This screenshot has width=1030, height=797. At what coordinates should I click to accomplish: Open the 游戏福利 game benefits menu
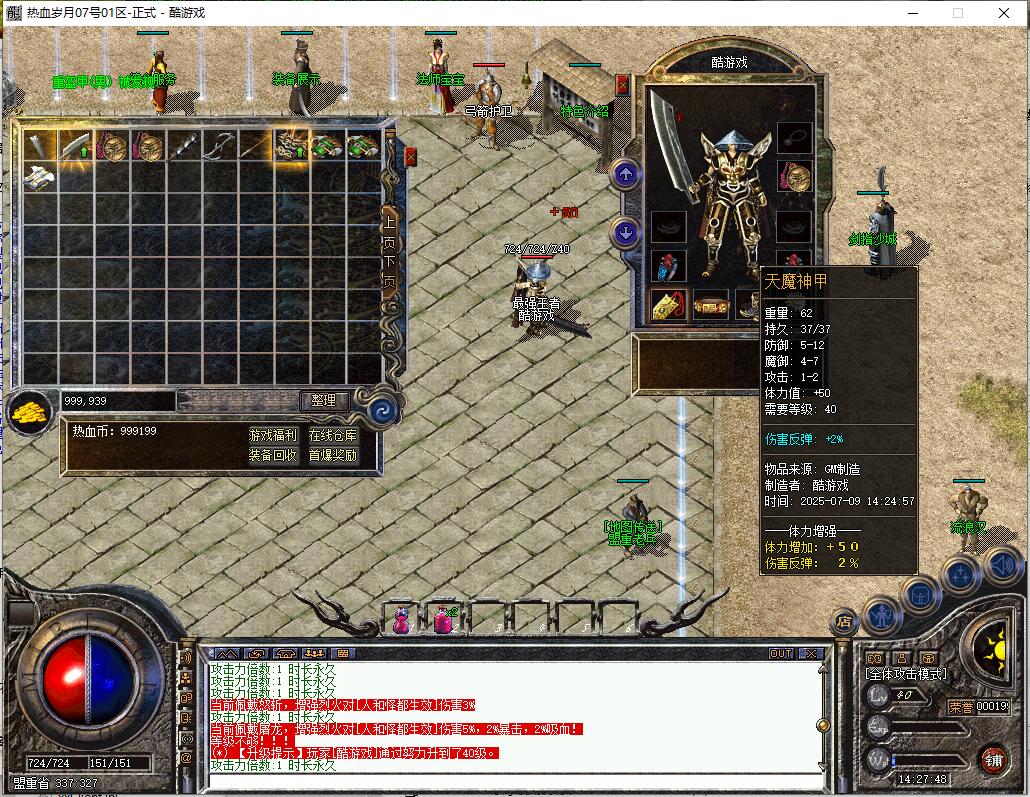[272, 436]
